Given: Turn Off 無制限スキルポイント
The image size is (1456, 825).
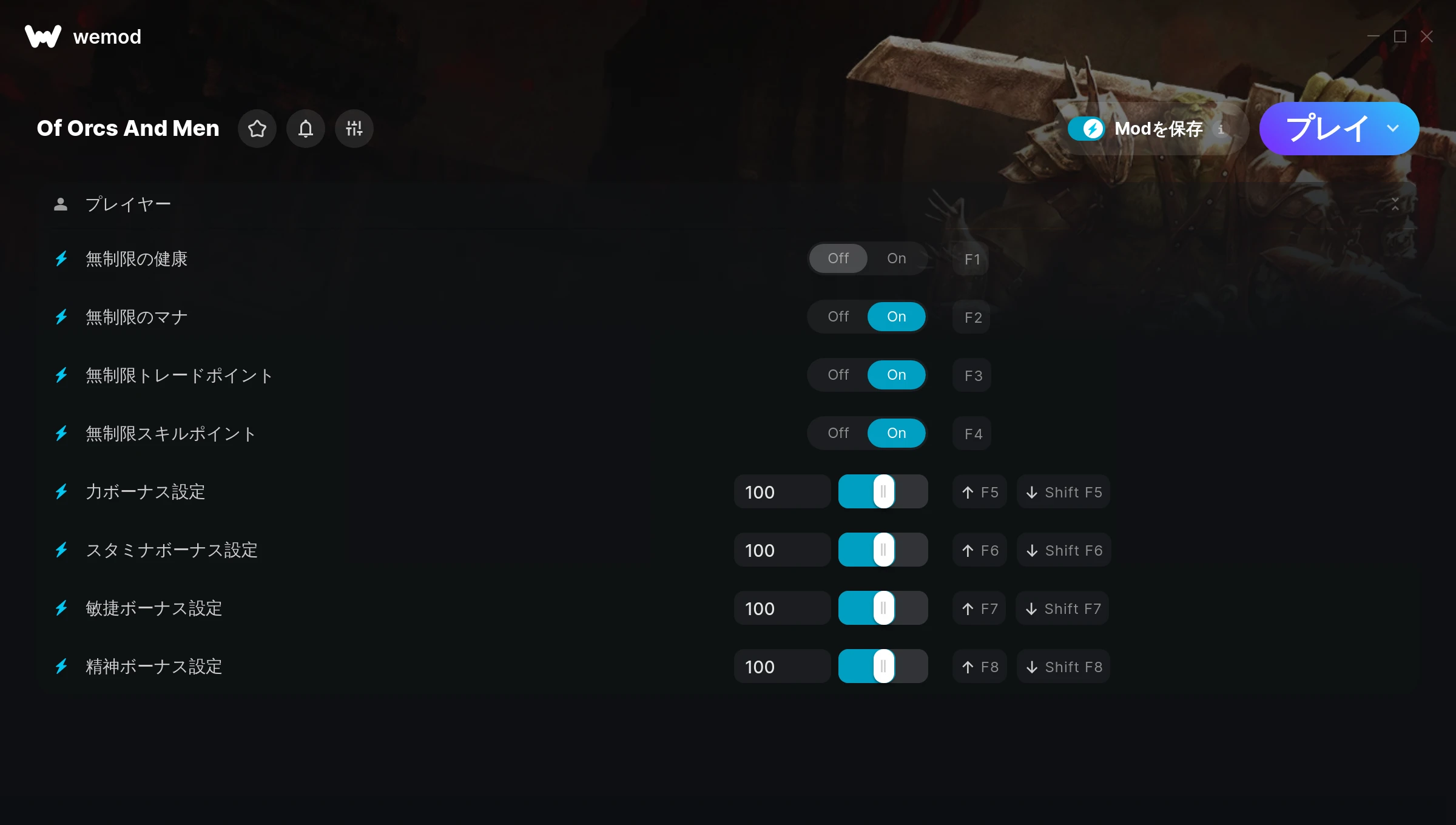Looking at the screenshot, I should pyautogui.click(x=838, y=433).
